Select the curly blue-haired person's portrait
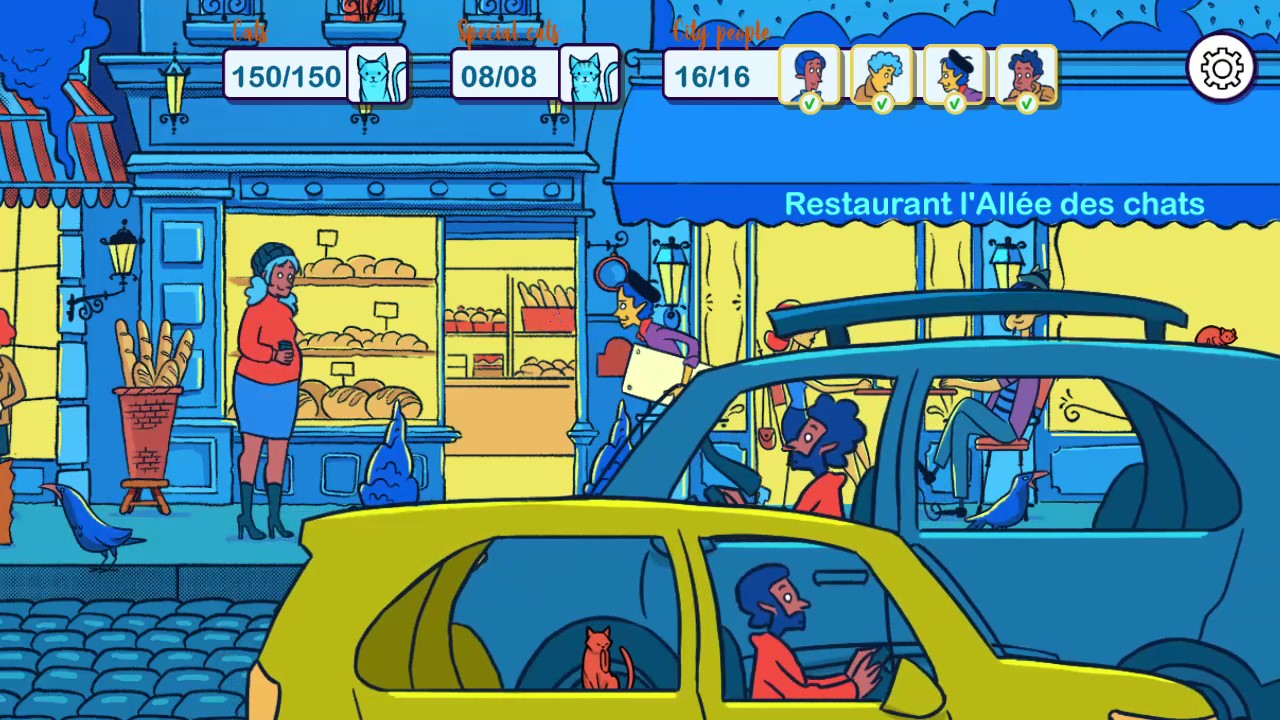The height and width of the screenshot is (720, 1280). [x=882, y=72]
